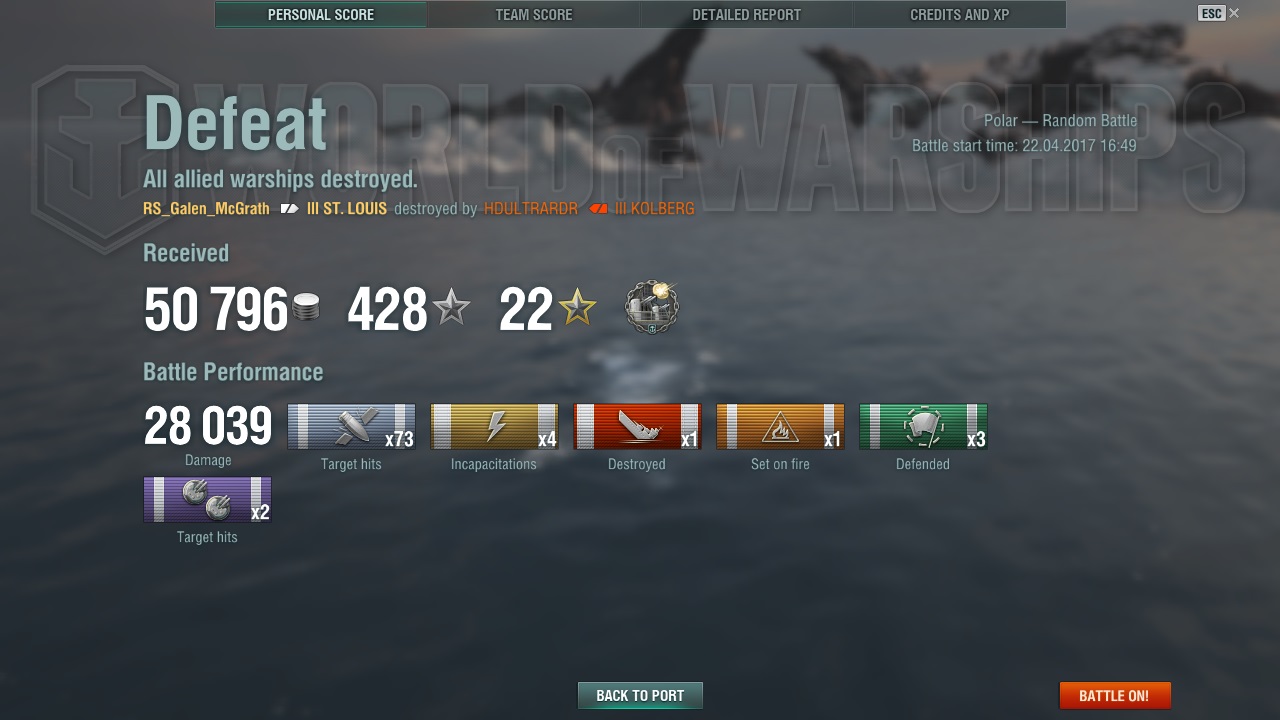The image size is (1280, 720).
Task: Select the achievement medal icon
Action: pos(652,307)
